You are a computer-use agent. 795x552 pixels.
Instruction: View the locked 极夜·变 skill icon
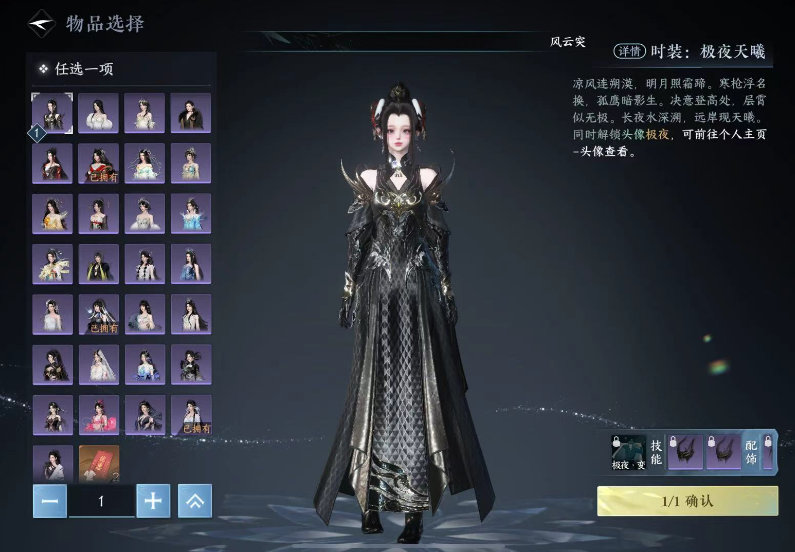click(x=628, y=452)
